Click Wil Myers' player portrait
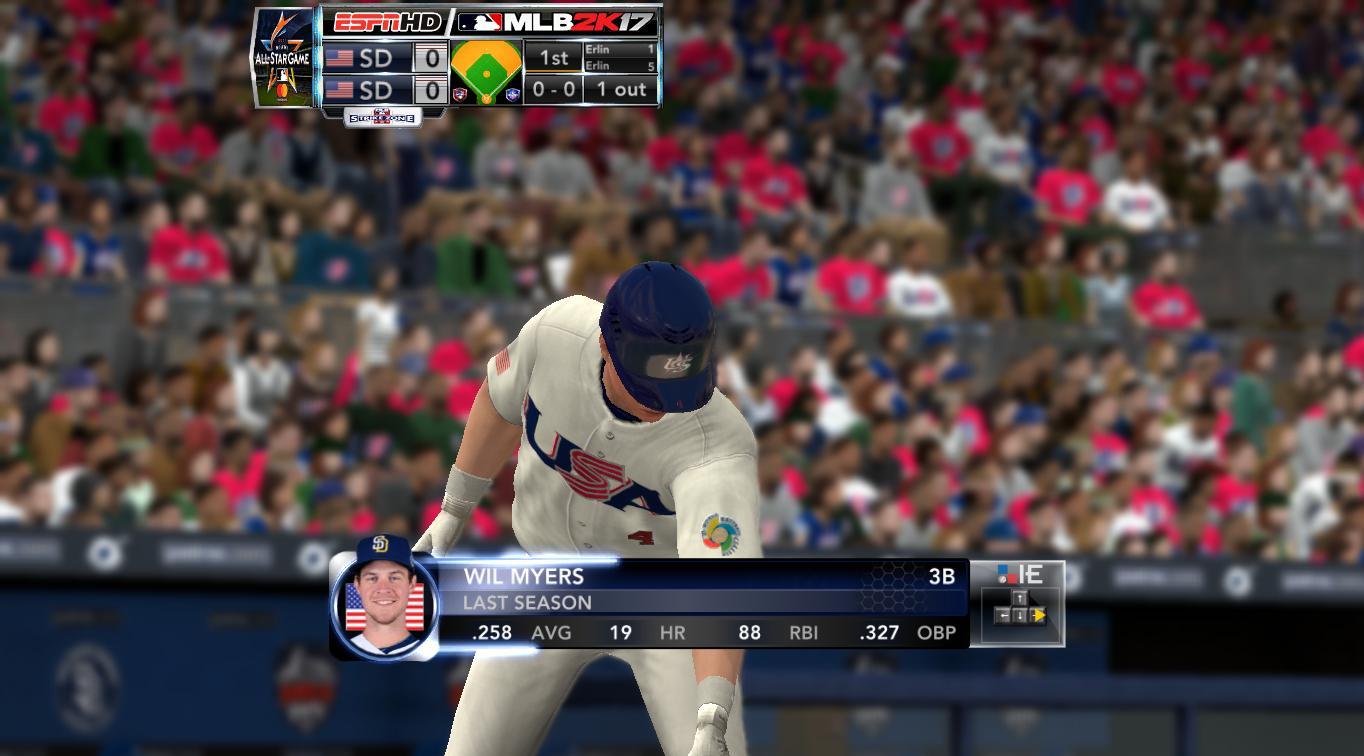This screenshot has width=1364, height=756. coord(385,598)
